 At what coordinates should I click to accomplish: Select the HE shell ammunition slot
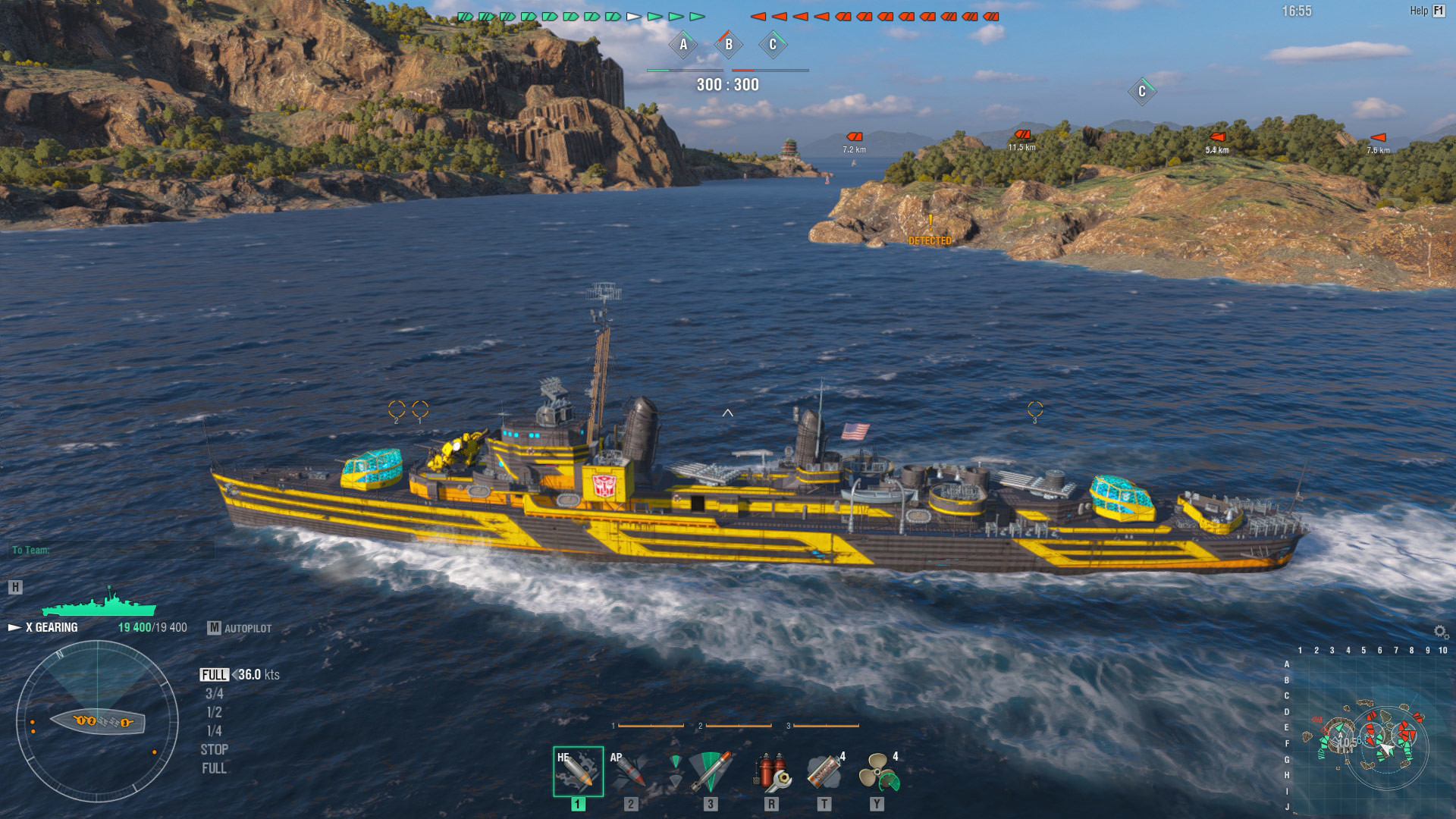click(x=578, y=771)
